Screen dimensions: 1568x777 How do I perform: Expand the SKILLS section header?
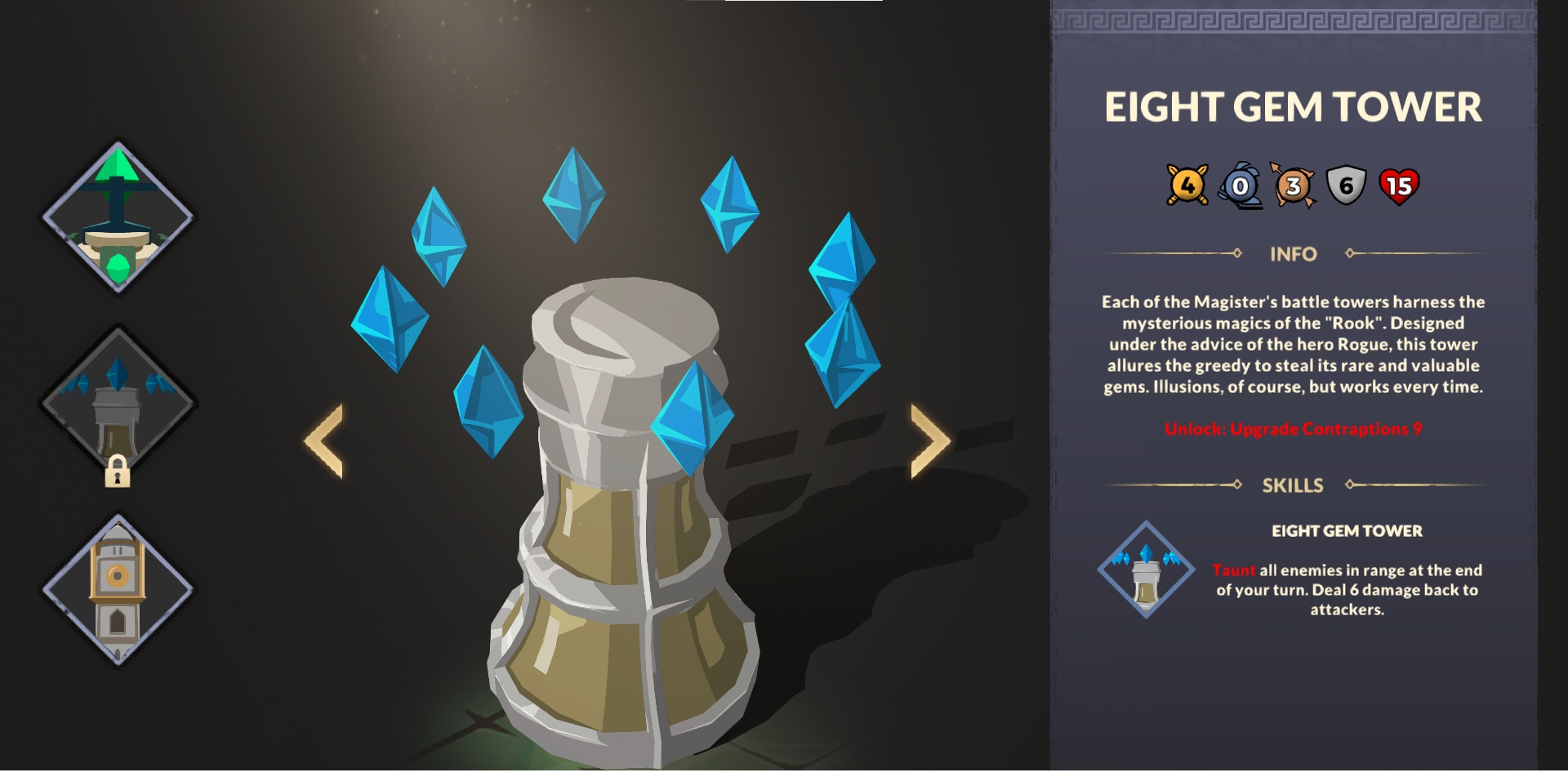pyautogui.click(x=1294, y=485)
